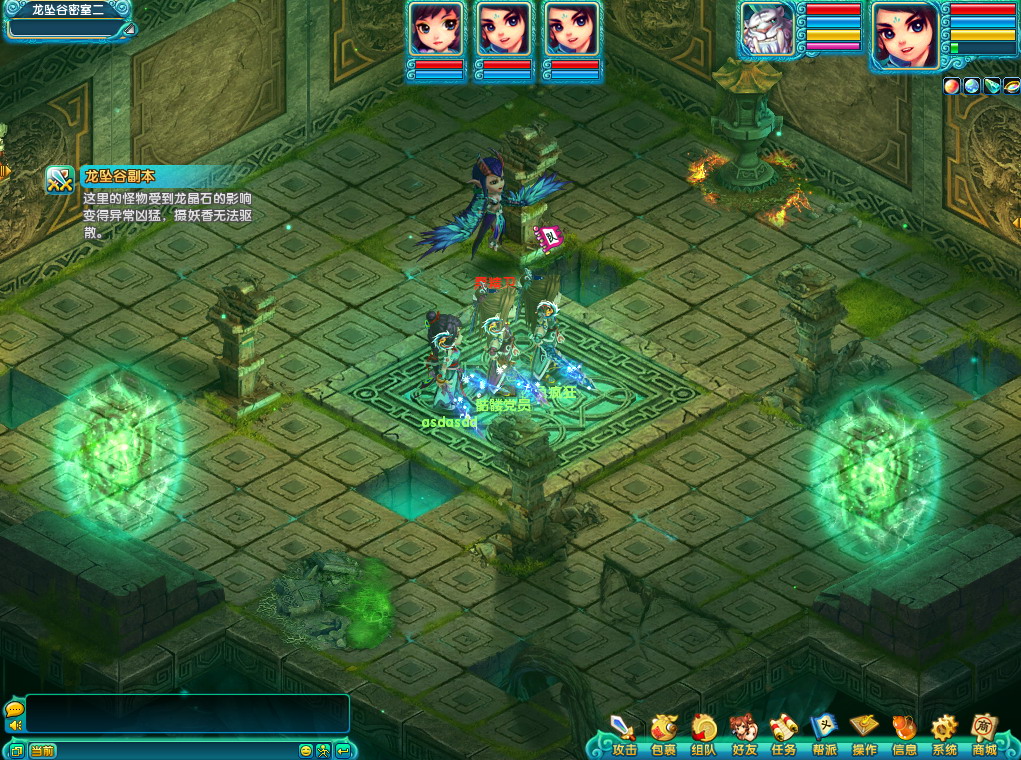
Task: Open the smiley emoji picker in chat
Action: tap(306, 750)
